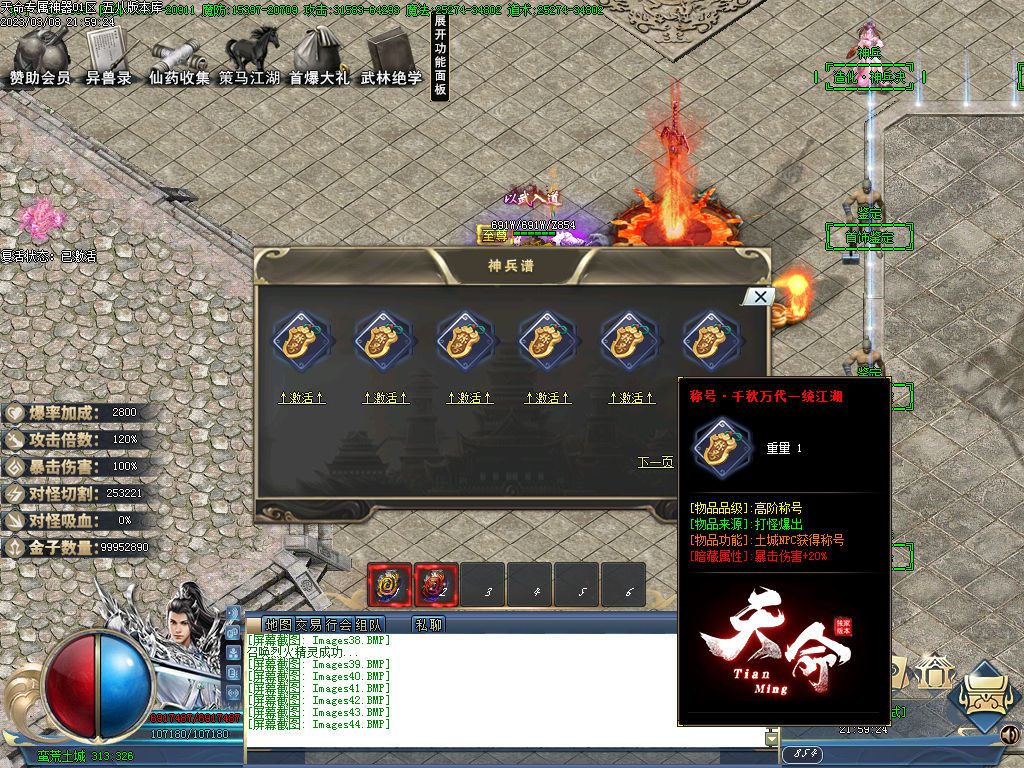Toggle the 展开功能面板 panel expander
Viewport: 1024px width, 768px height.
(x=440, y=56)
